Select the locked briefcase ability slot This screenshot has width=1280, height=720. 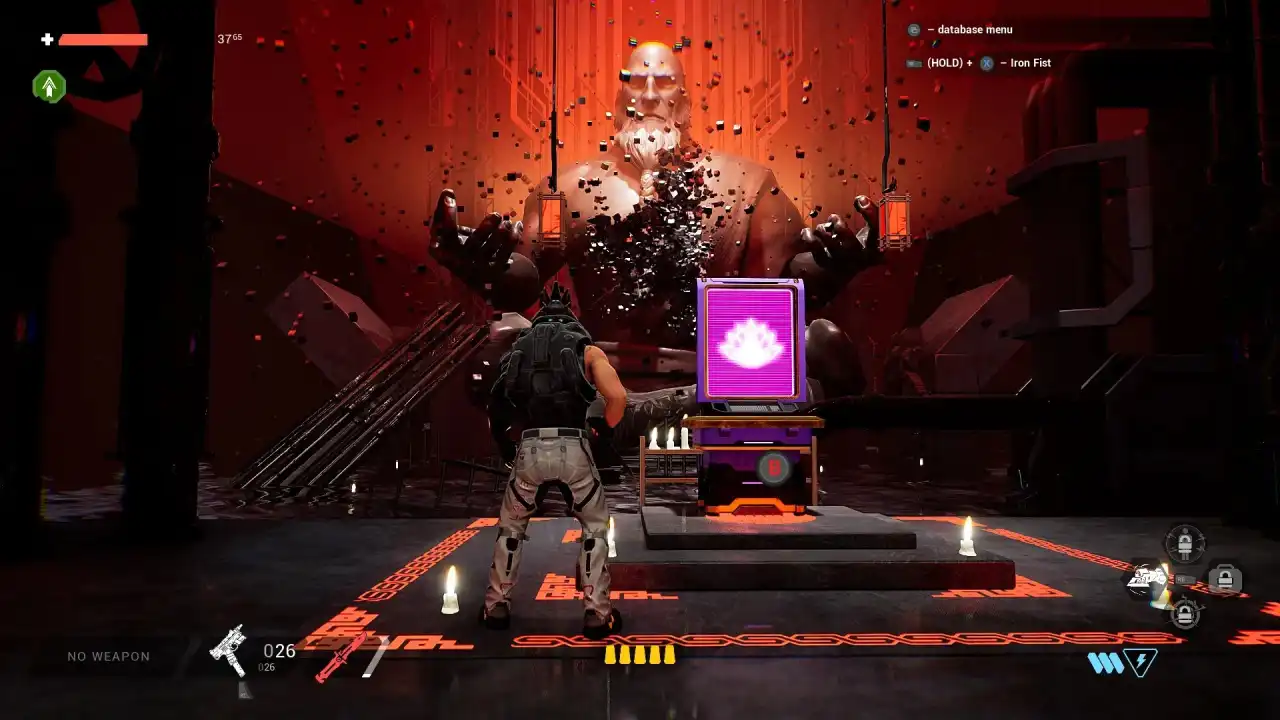pyautogui.click(x=1224, y=578)
